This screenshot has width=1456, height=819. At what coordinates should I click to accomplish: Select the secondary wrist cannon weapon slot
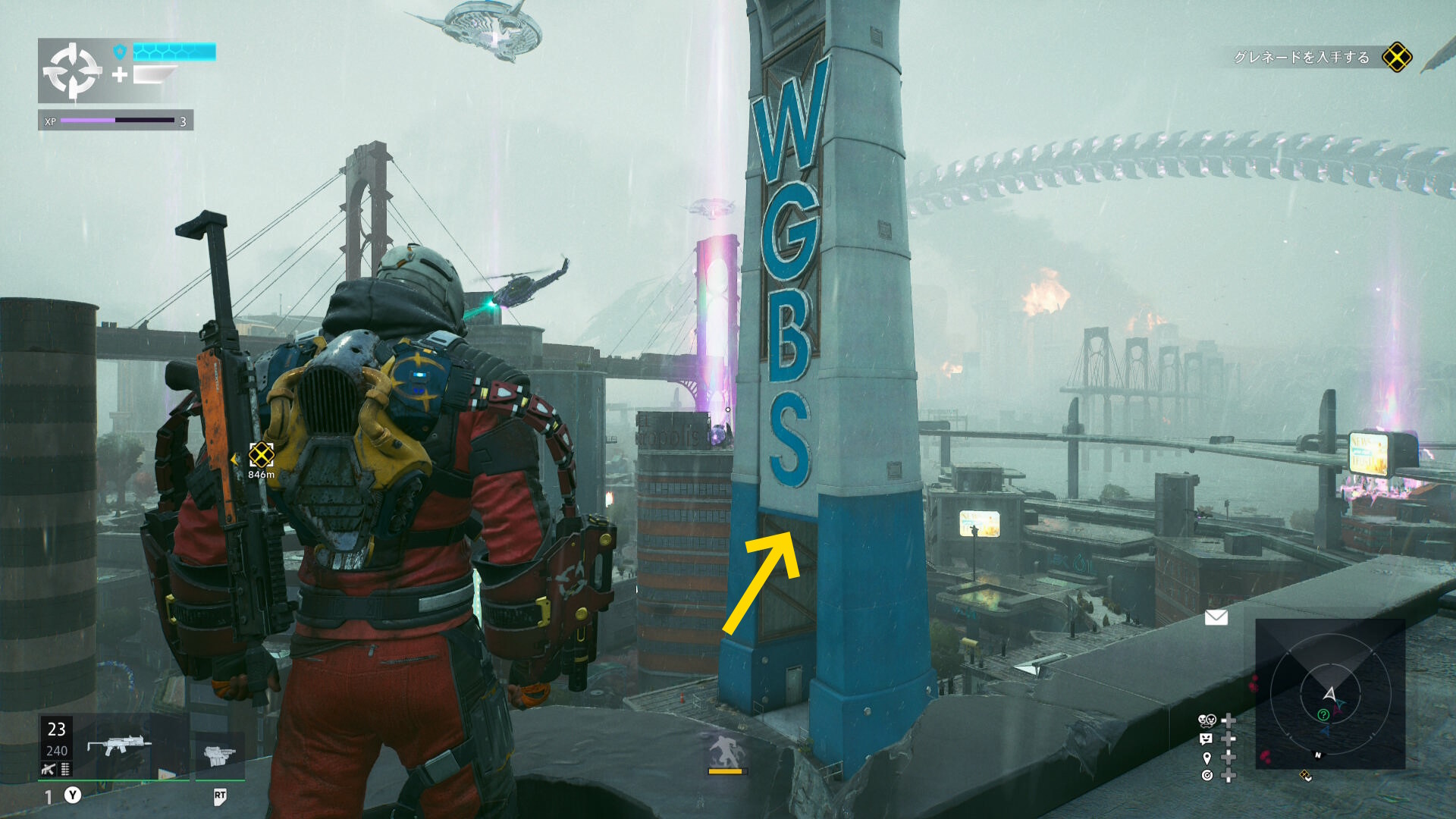coord(220,754)
